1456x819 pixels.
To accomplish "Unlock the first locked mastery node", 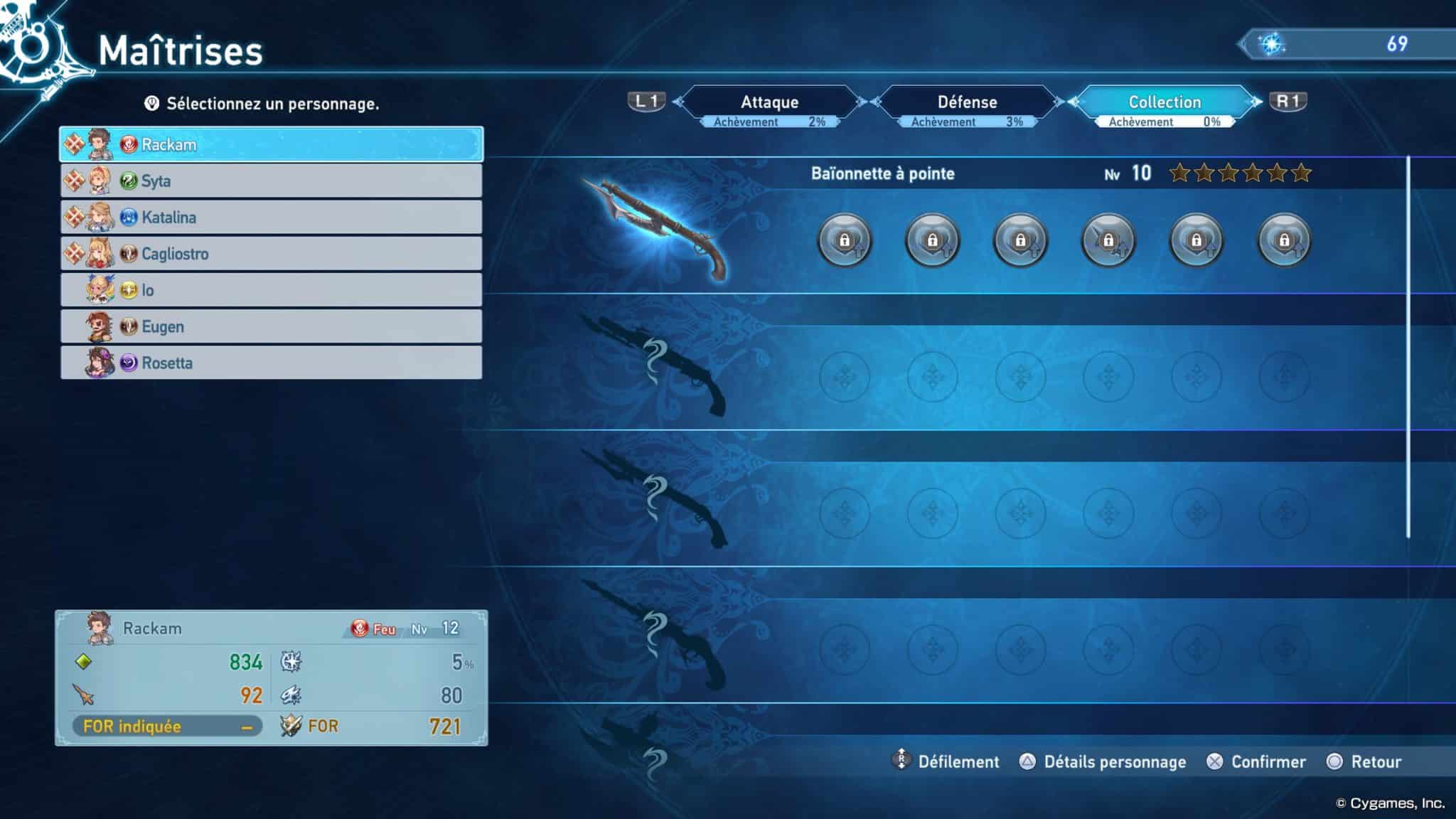I will pyautogui.click(x=843, y=240).
